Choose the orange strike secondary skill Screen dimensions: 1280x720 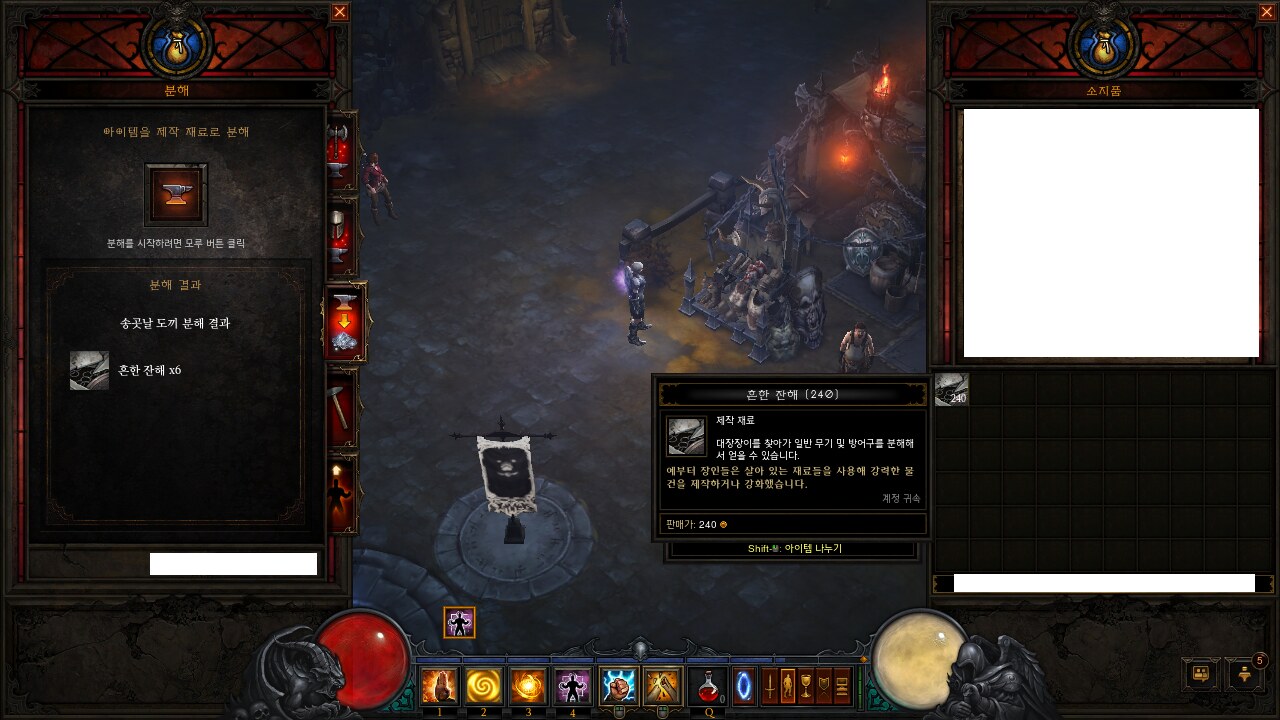(x=662, y=687)
